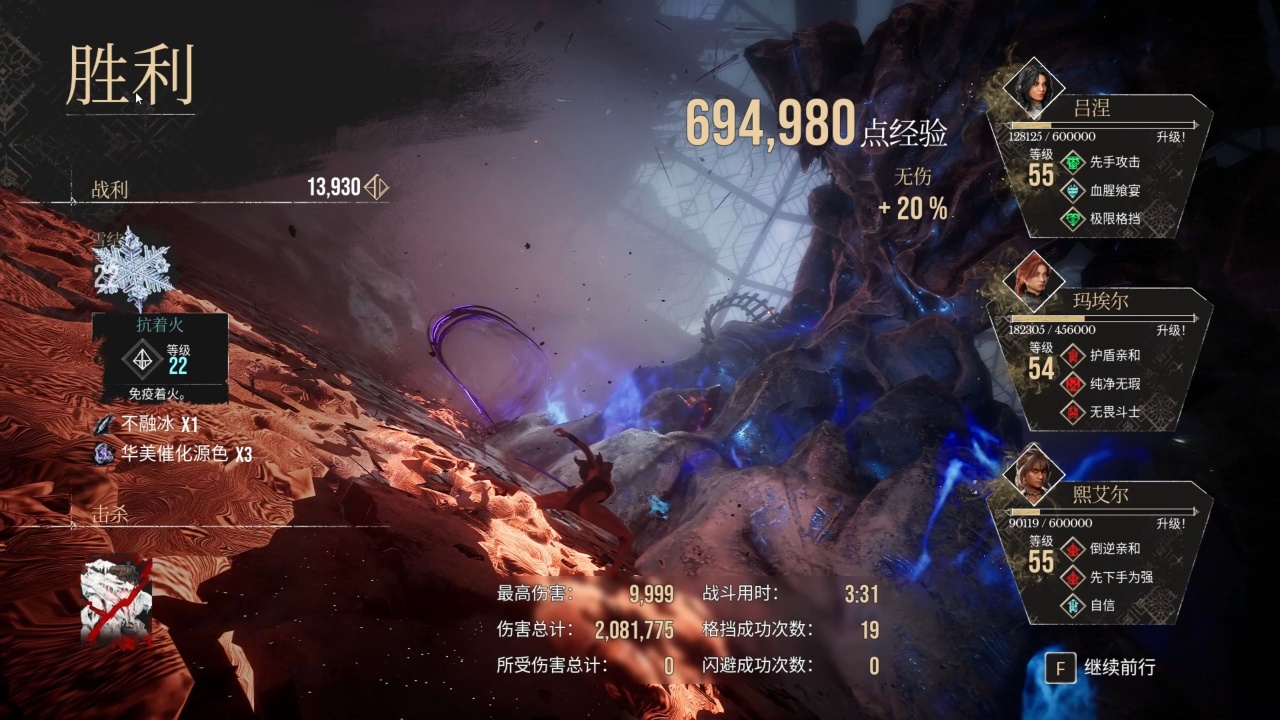Select 玛埃尔's character portrait

(x=1033, y=280)
